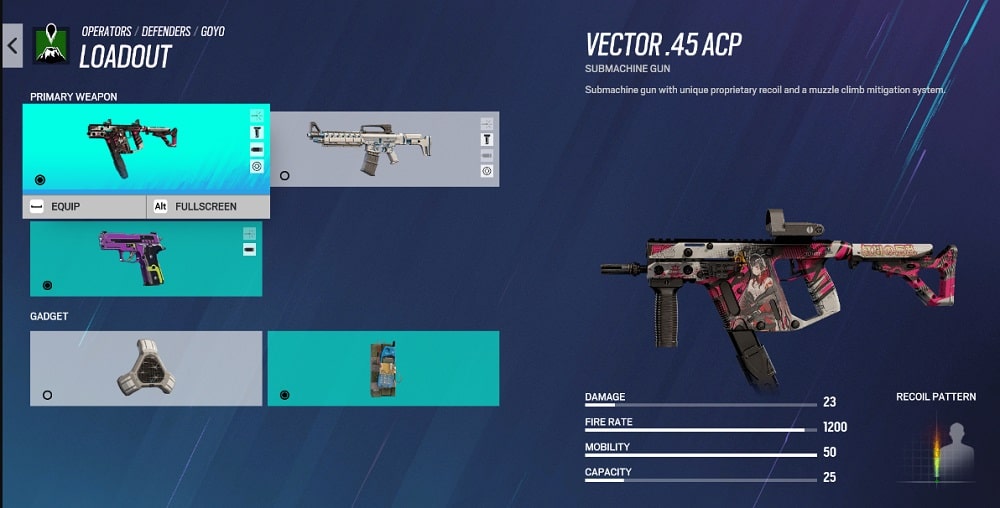
Task: View the weapon in Fullscreen
Action: pos(208,207)
